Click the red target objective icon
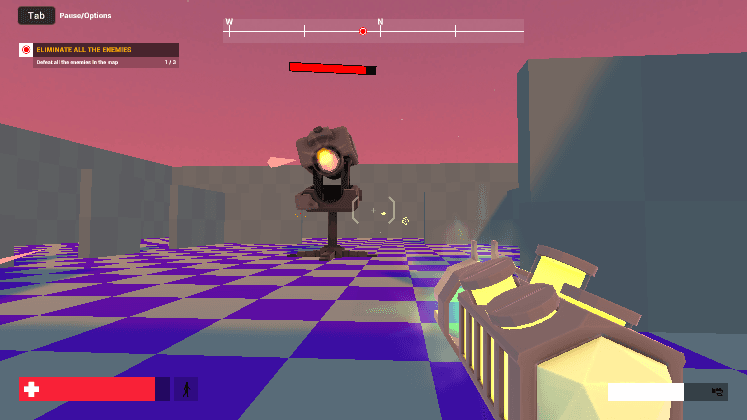 (26, 49)
